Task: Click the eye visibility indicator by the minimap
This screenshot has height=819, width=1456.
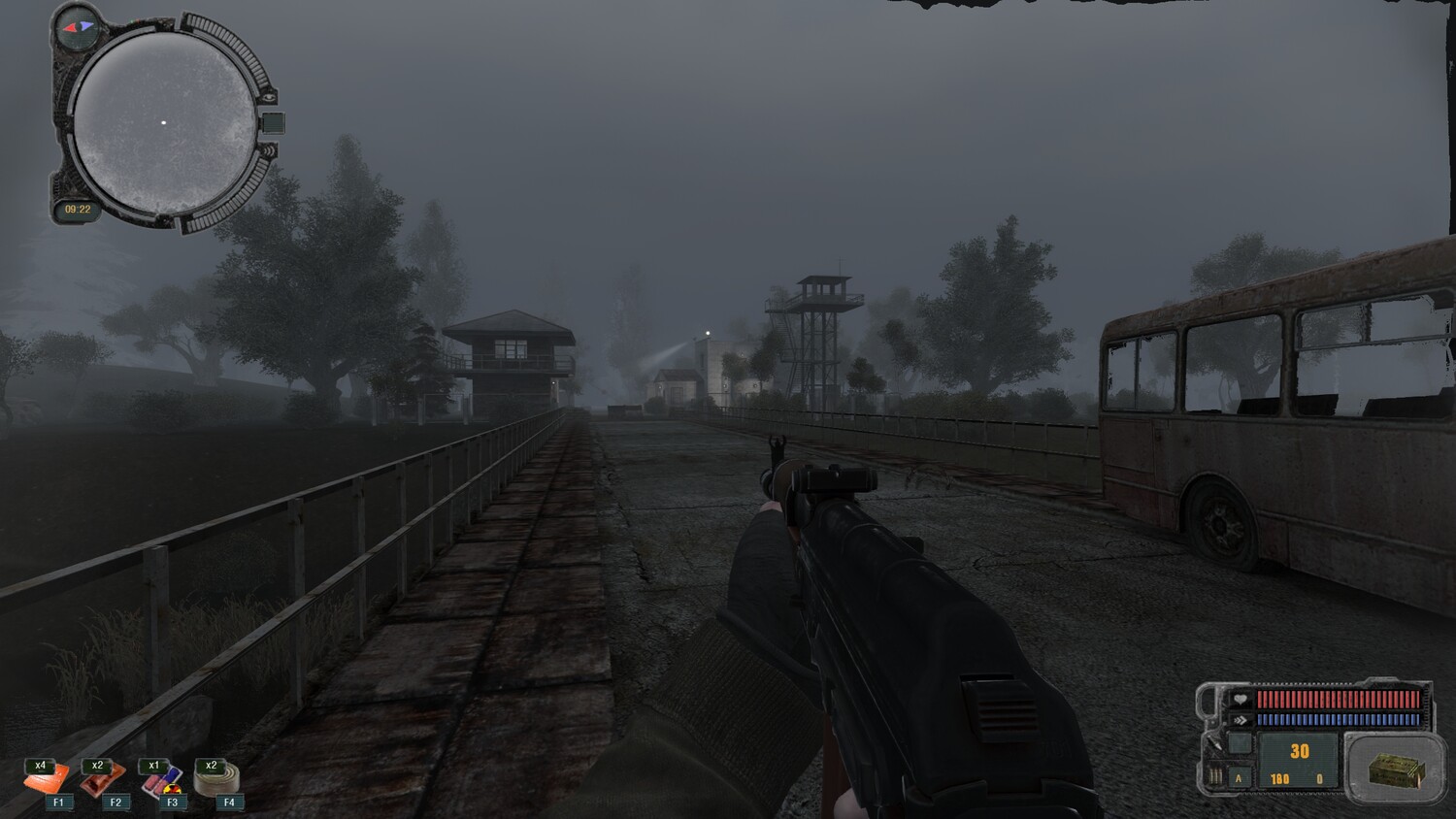Action: click(270, 97)
